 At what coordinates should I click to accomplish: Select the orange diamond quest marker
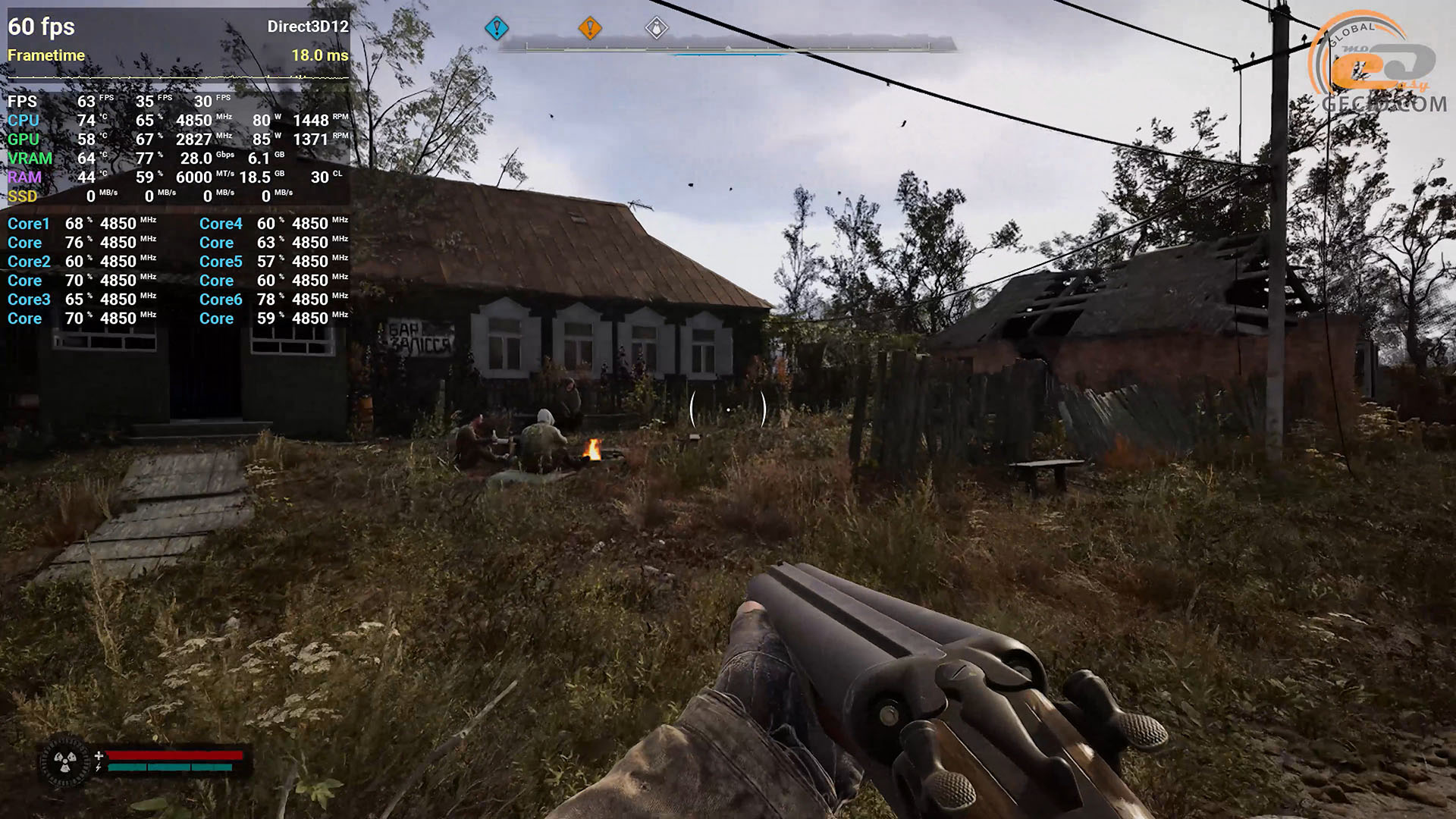click(590, 29)
